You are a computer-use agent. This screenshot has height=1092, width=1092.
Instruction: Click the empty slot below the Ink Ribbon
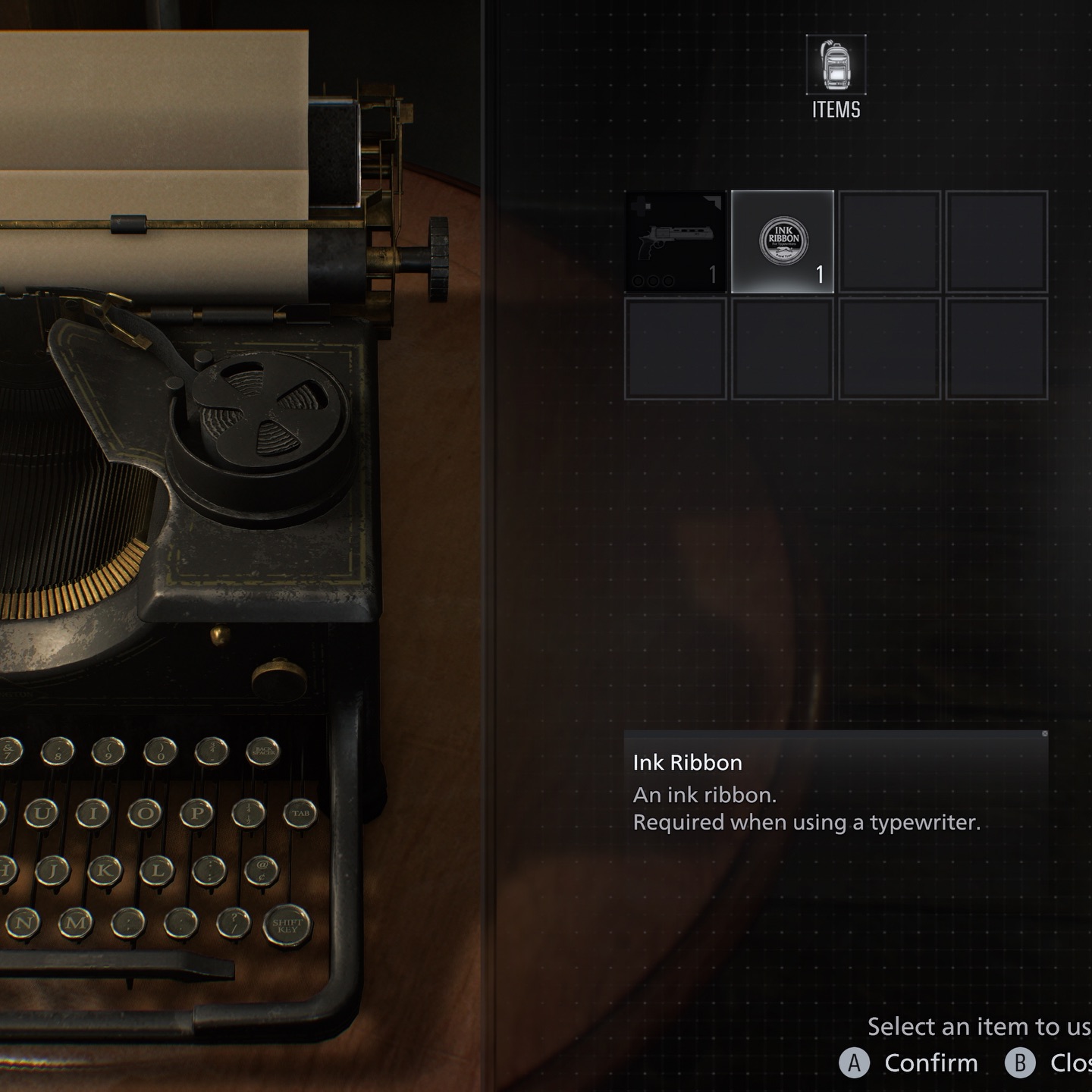coord(783,347)
